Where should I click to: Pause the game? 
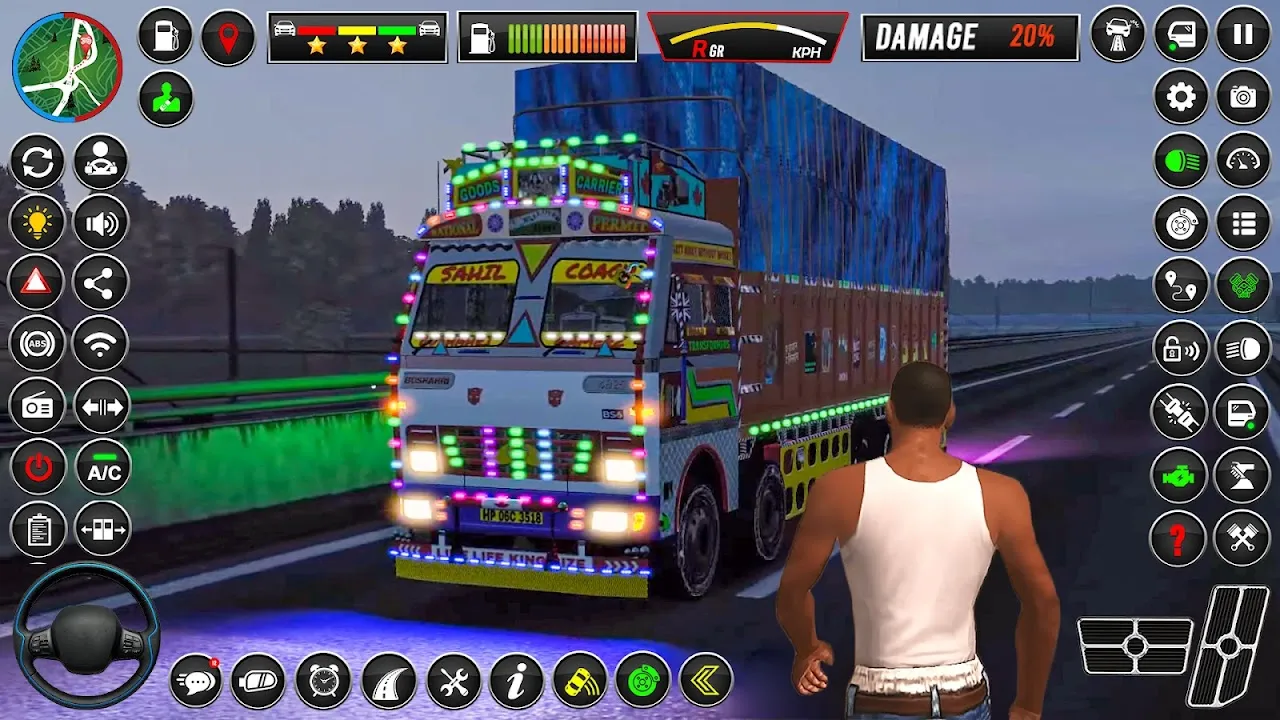pos(1243,35)
